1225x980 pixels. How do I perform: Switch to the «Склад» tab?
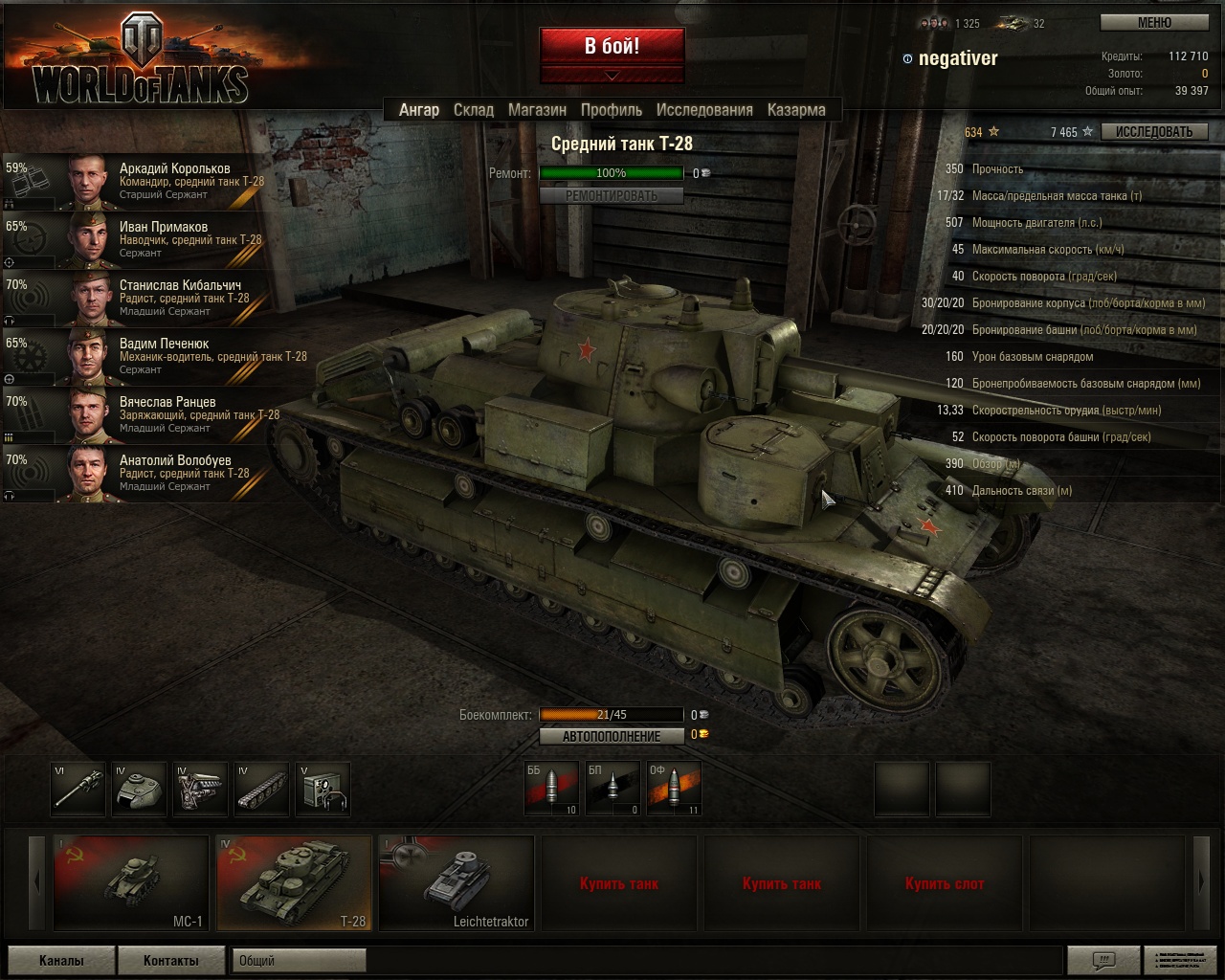point(474,110)
